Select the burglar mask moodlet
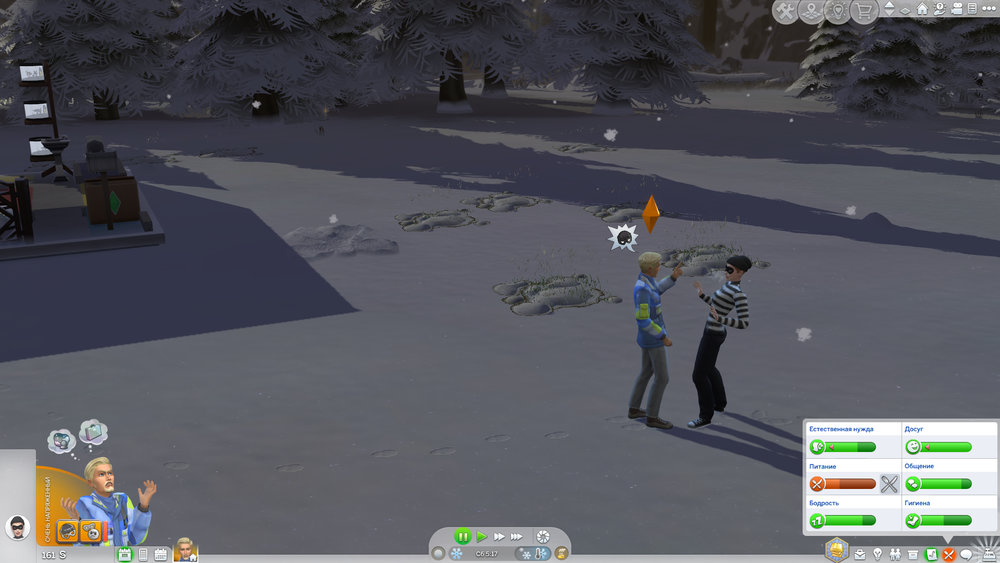The height and width of the screenshot is (563, 1000). pyautogui.click(x=68, y=530)
